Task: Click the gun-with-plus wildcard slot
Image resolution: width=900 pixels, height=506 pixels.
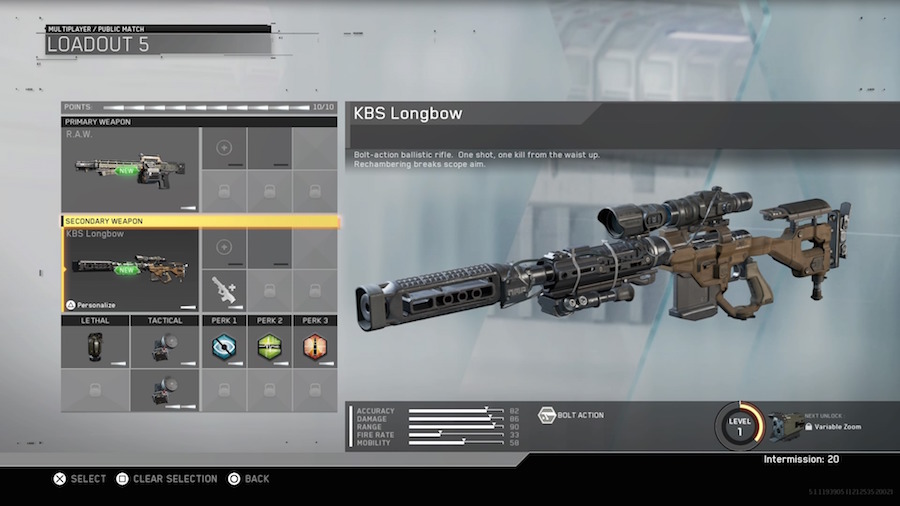Action: [223, 291]
